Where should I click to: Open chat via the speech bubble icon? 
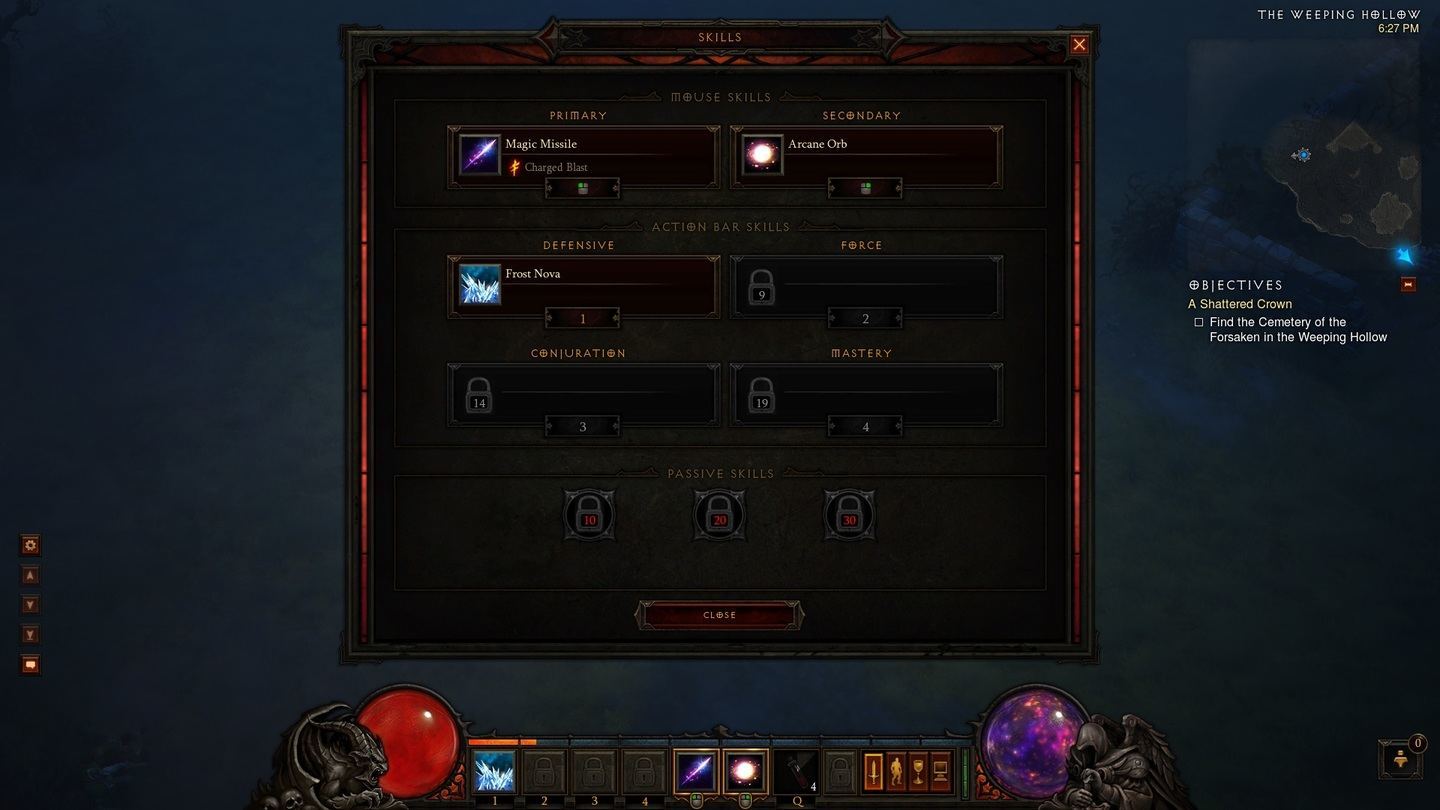tap(30, 664)
